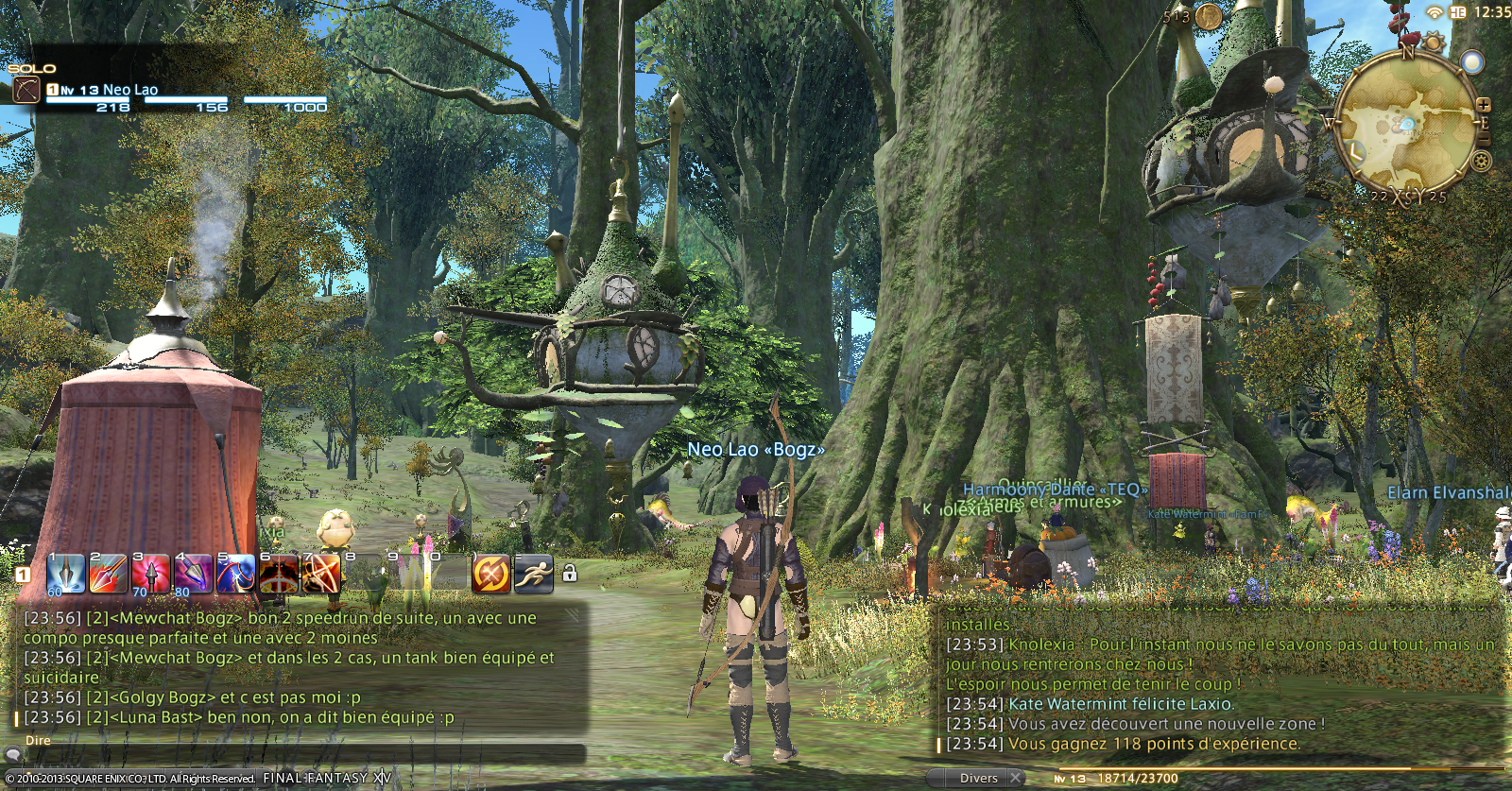Click the circular minimap

pyautogui.click(x=1405, y=121)
